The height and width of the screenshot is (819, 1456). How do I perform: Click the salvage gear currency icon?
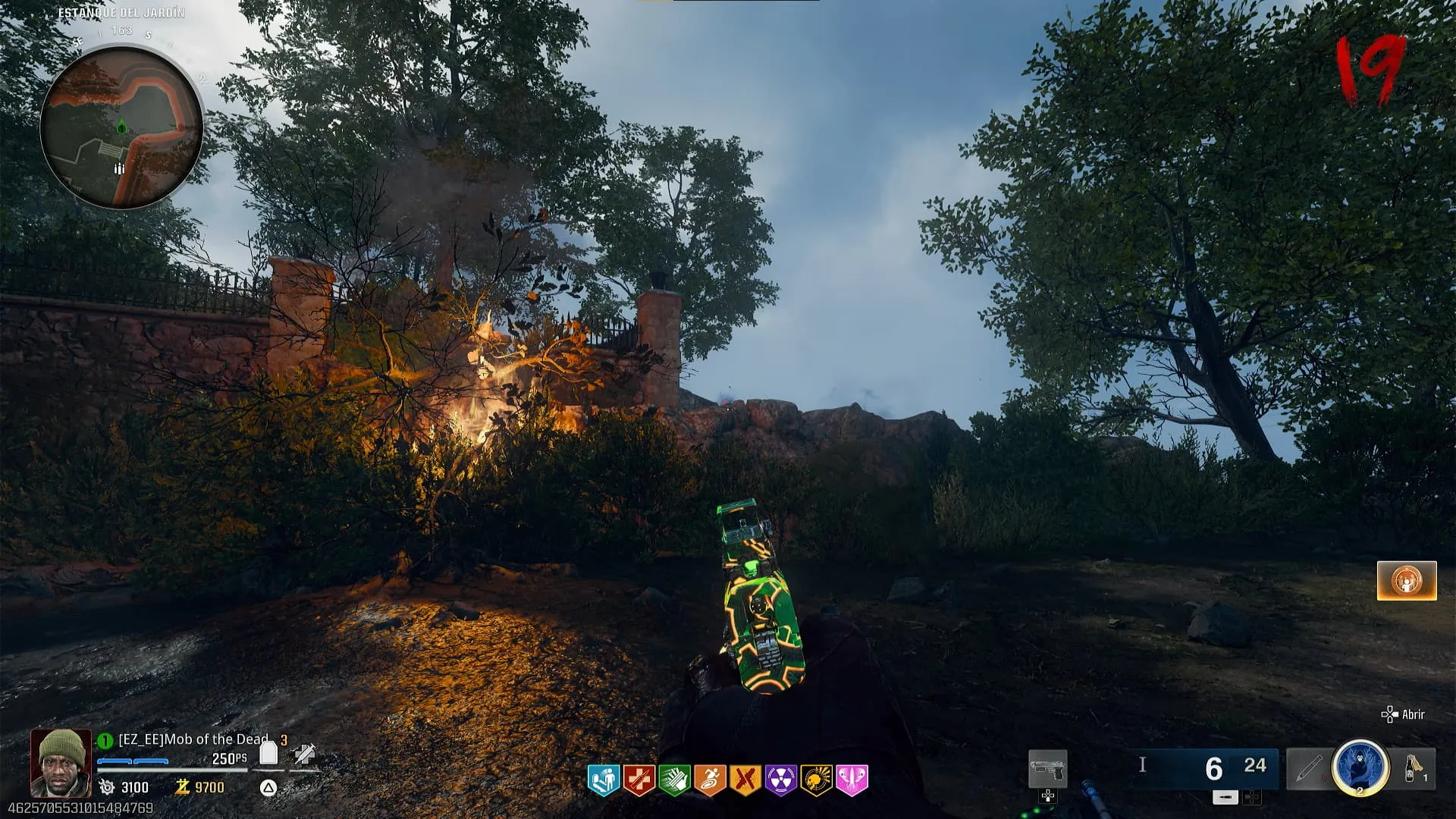point(107,787)
